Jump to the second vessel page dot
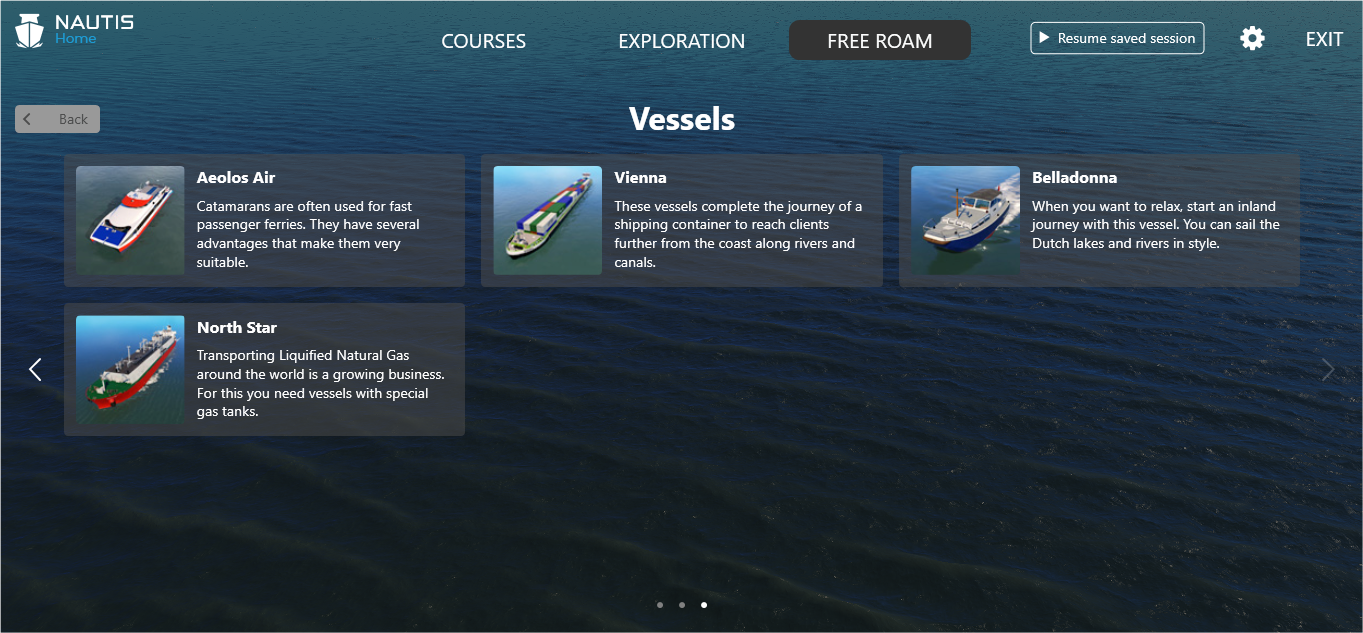The width and height of the screenshot is (1363, 633). (x=682, y=605)
